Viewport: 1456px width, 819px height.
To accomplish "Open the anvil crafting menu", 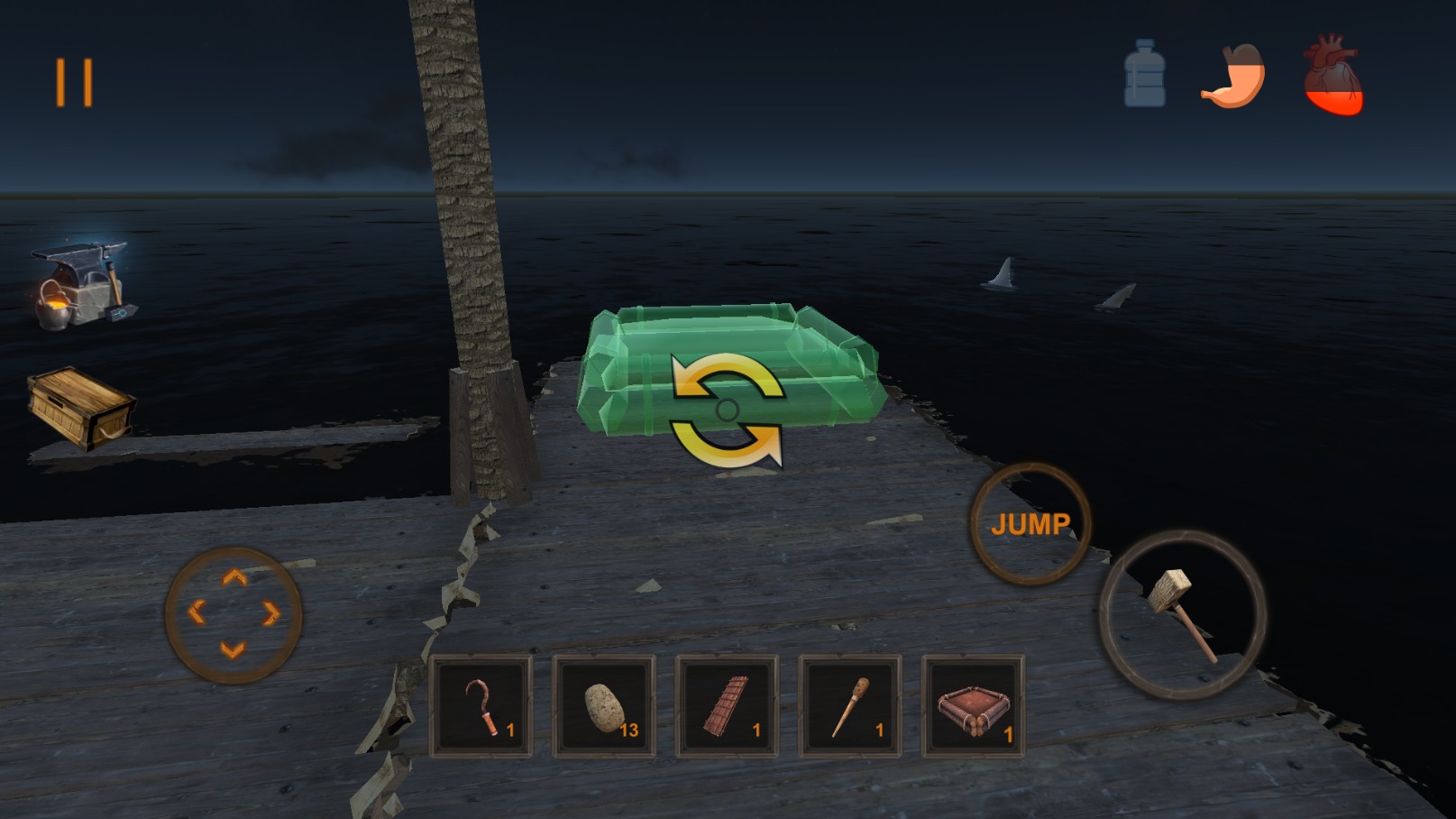I will click(x=81, y=284).
